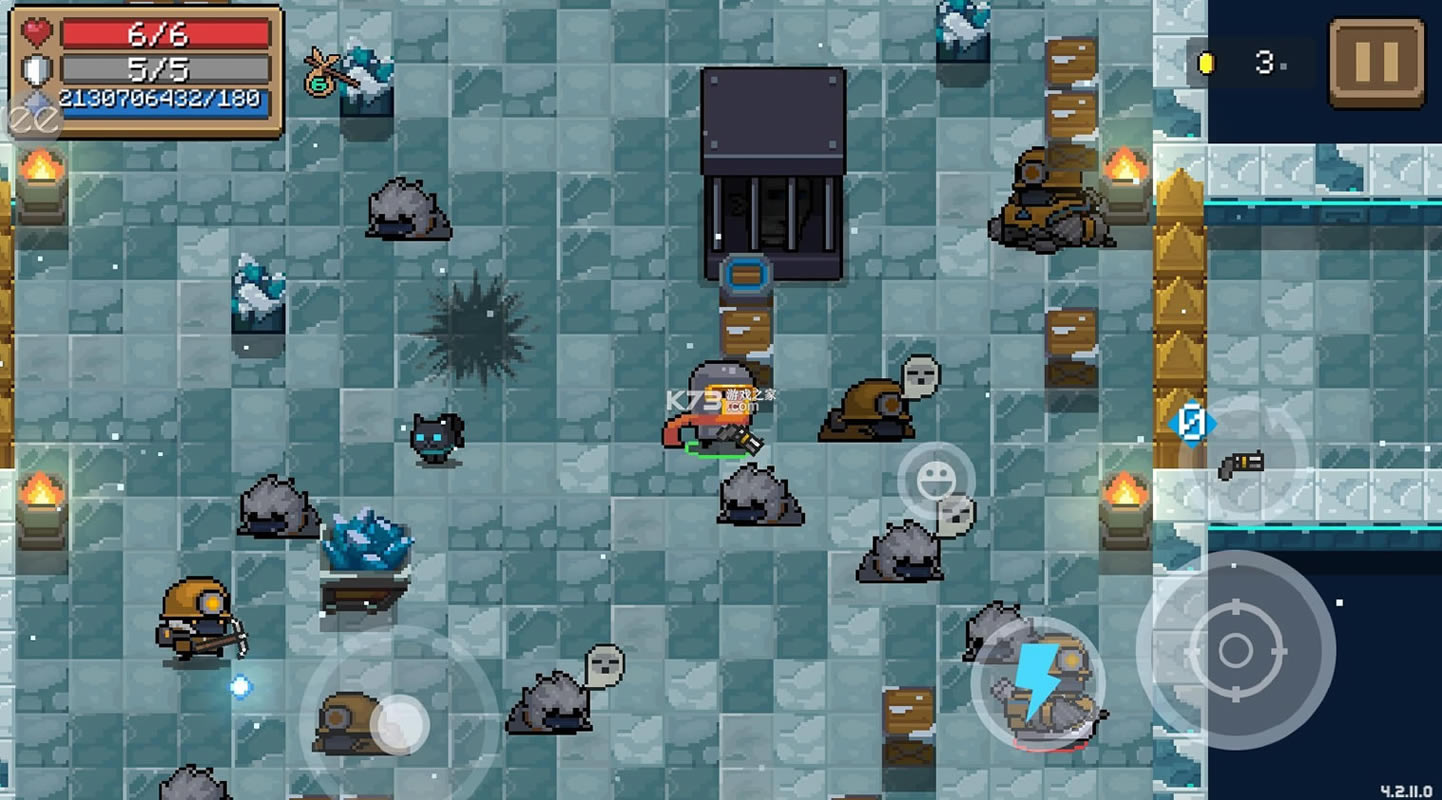This screenshot has height=800, width=1442.
Task: Open the smiley face emote button
Action: tap(935, 481)
